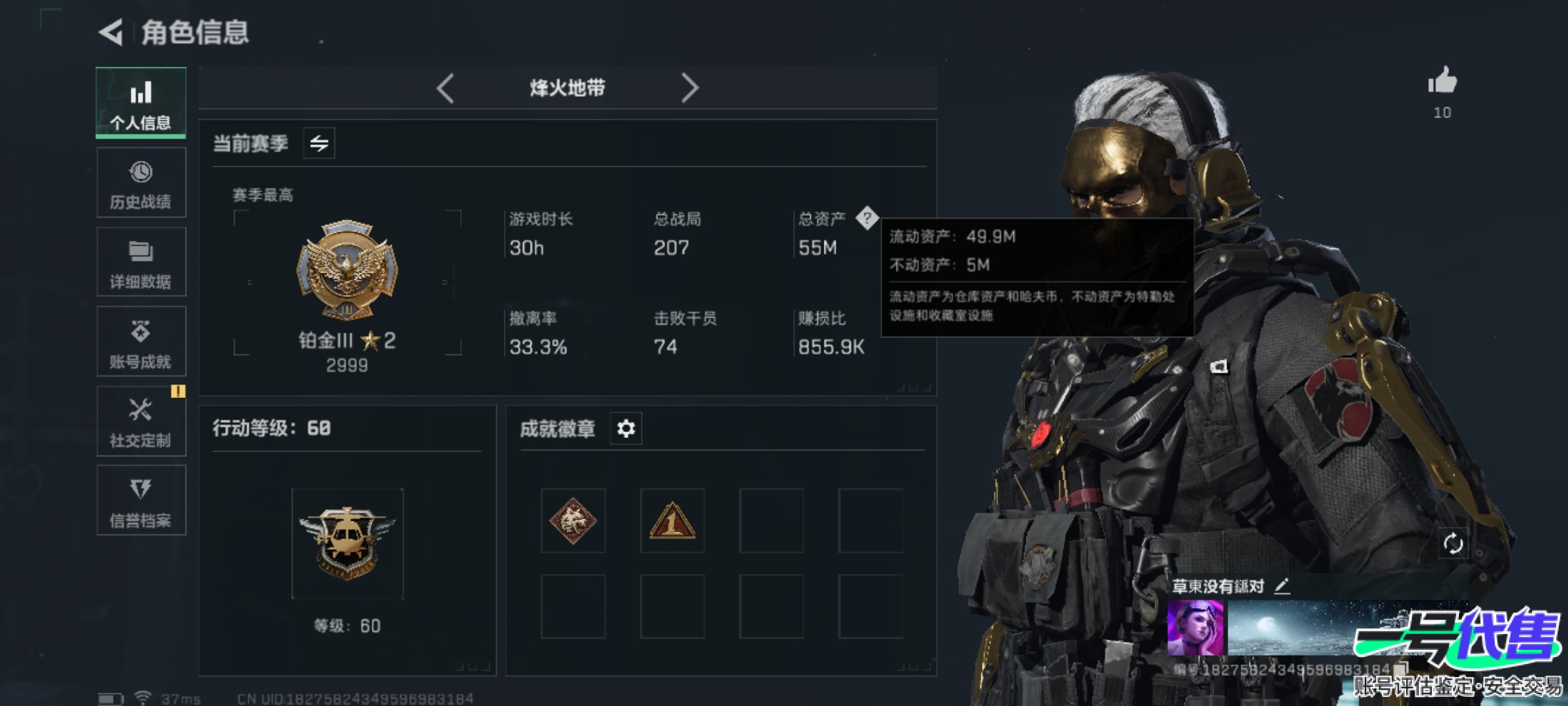
Task: Open the 详细数据 tab
Action: [141, 263]
